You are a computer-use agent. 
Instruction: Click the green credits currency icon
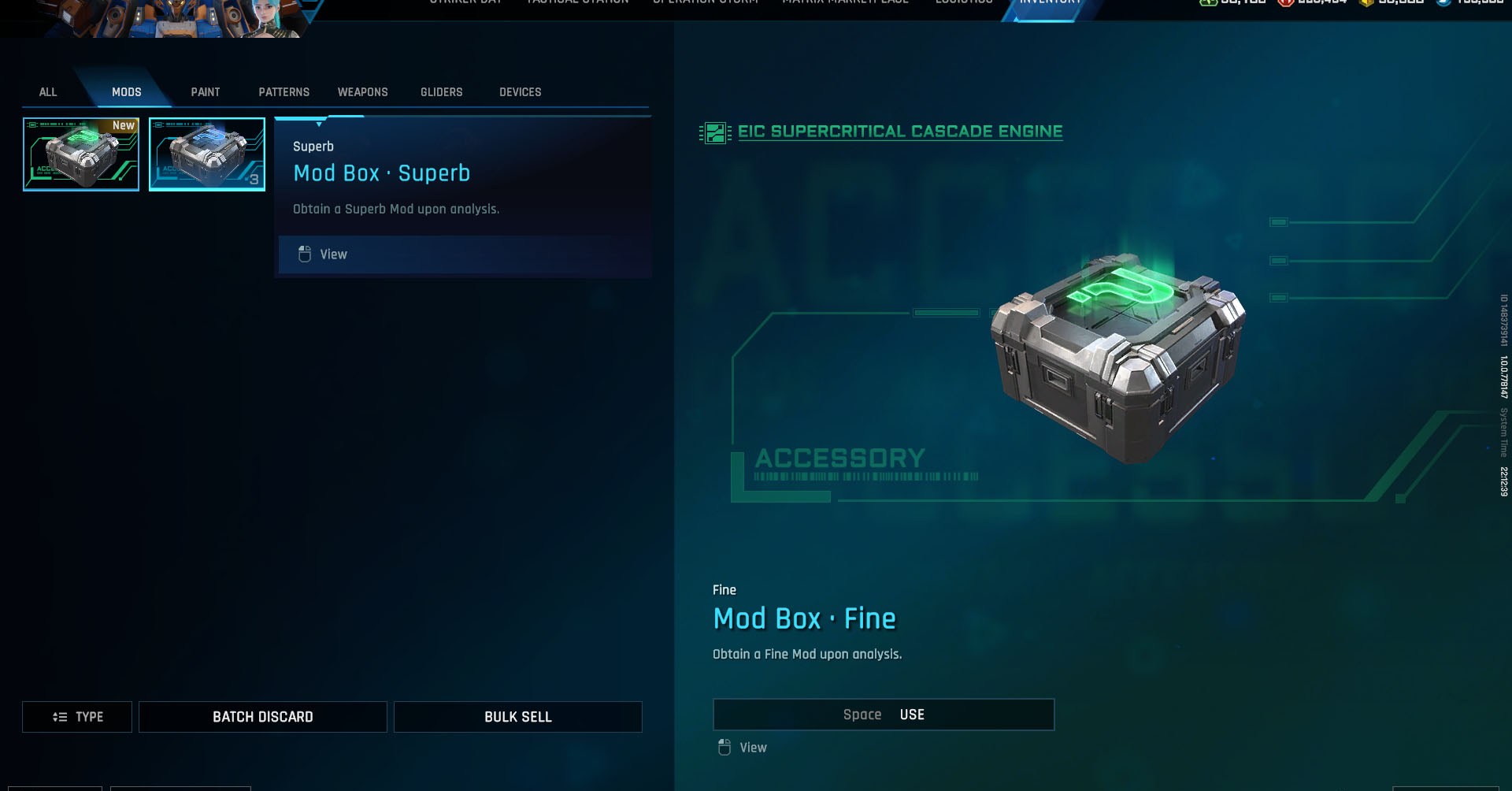tap(1208, 4)
